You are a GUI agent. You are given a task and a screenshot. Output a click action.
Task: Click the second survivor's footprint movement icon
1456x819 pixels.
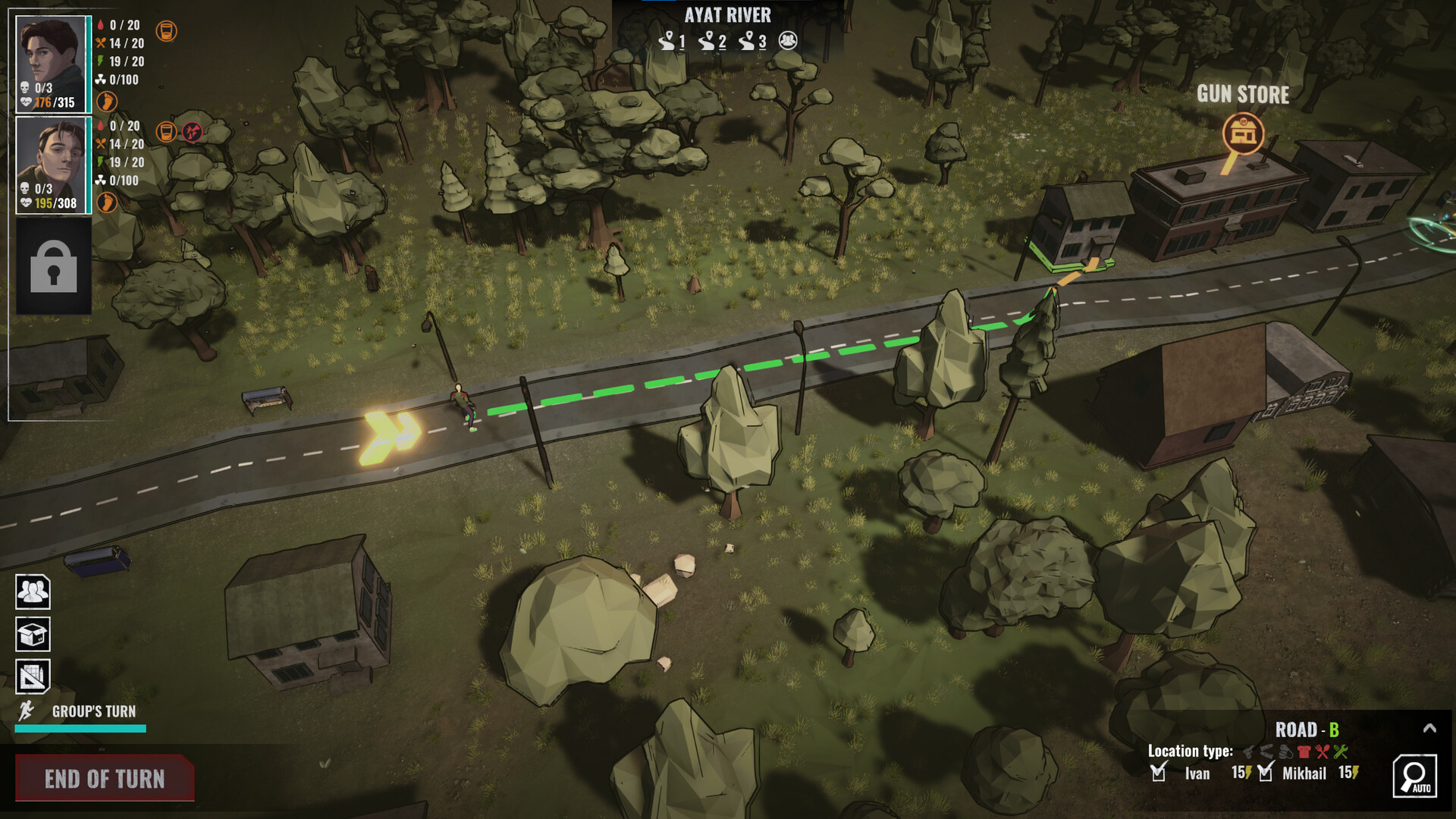(x=107, y=202)
